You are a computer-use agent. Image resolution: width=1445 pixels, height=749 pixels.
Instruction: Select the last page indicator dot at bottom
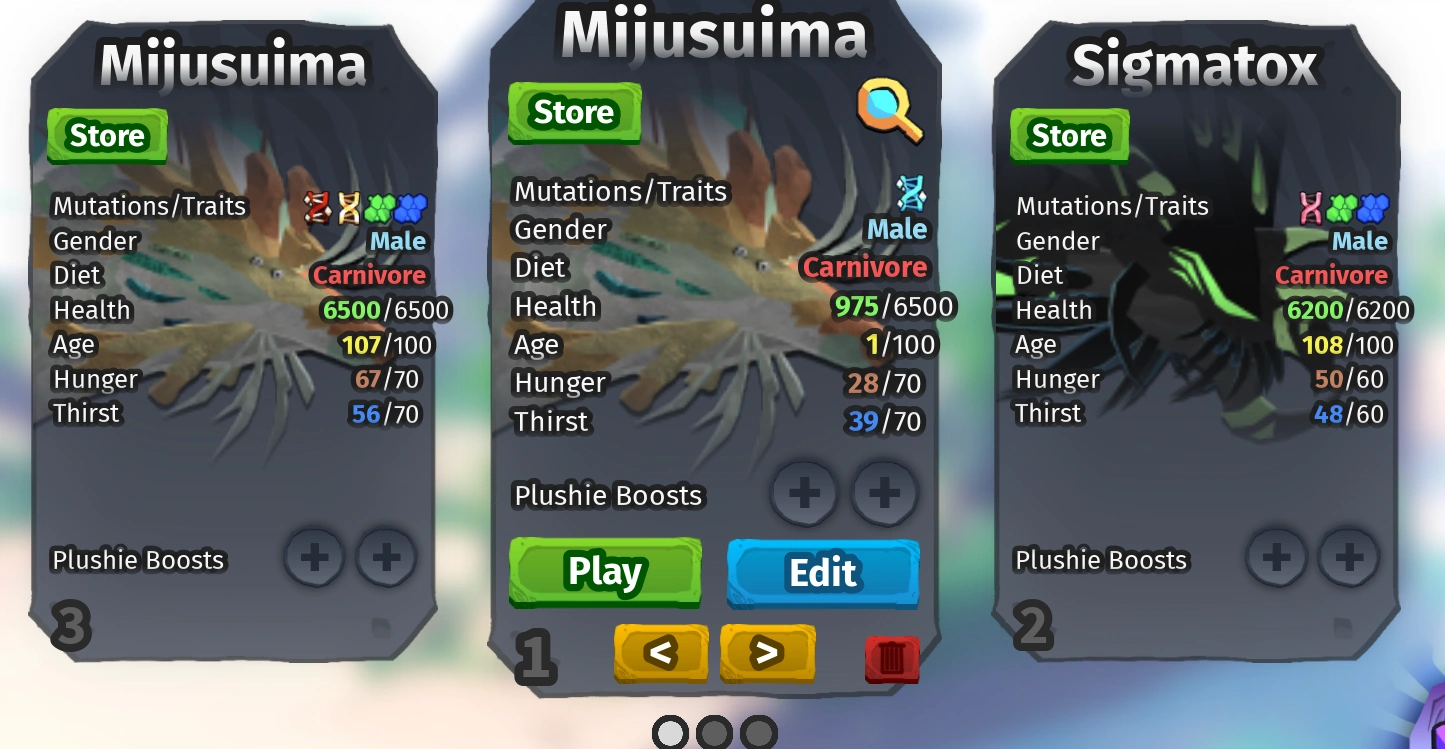[x=756, y=732]
